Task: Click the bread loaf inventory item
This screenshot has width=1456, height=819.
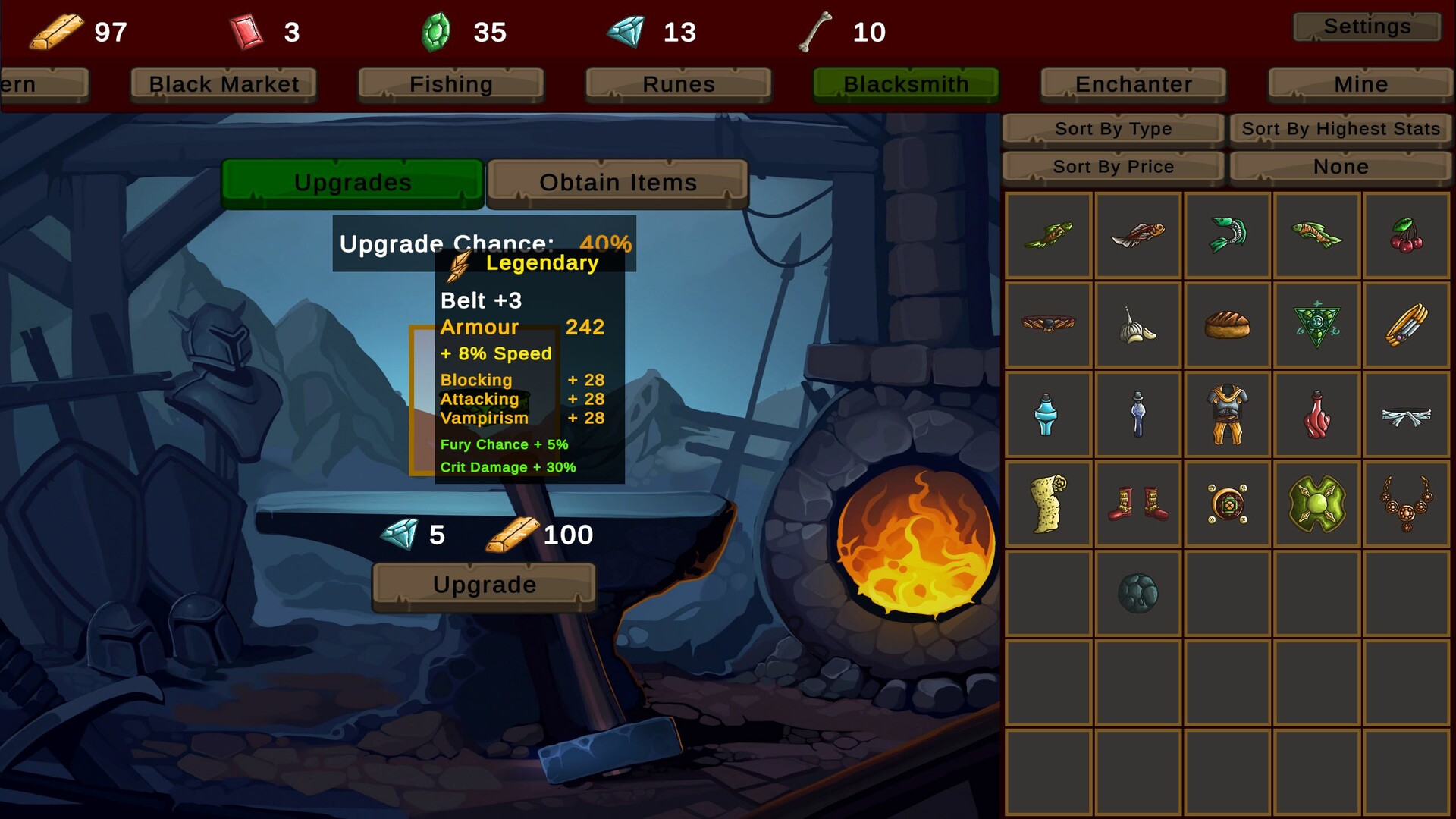Action: point(1227,325)
